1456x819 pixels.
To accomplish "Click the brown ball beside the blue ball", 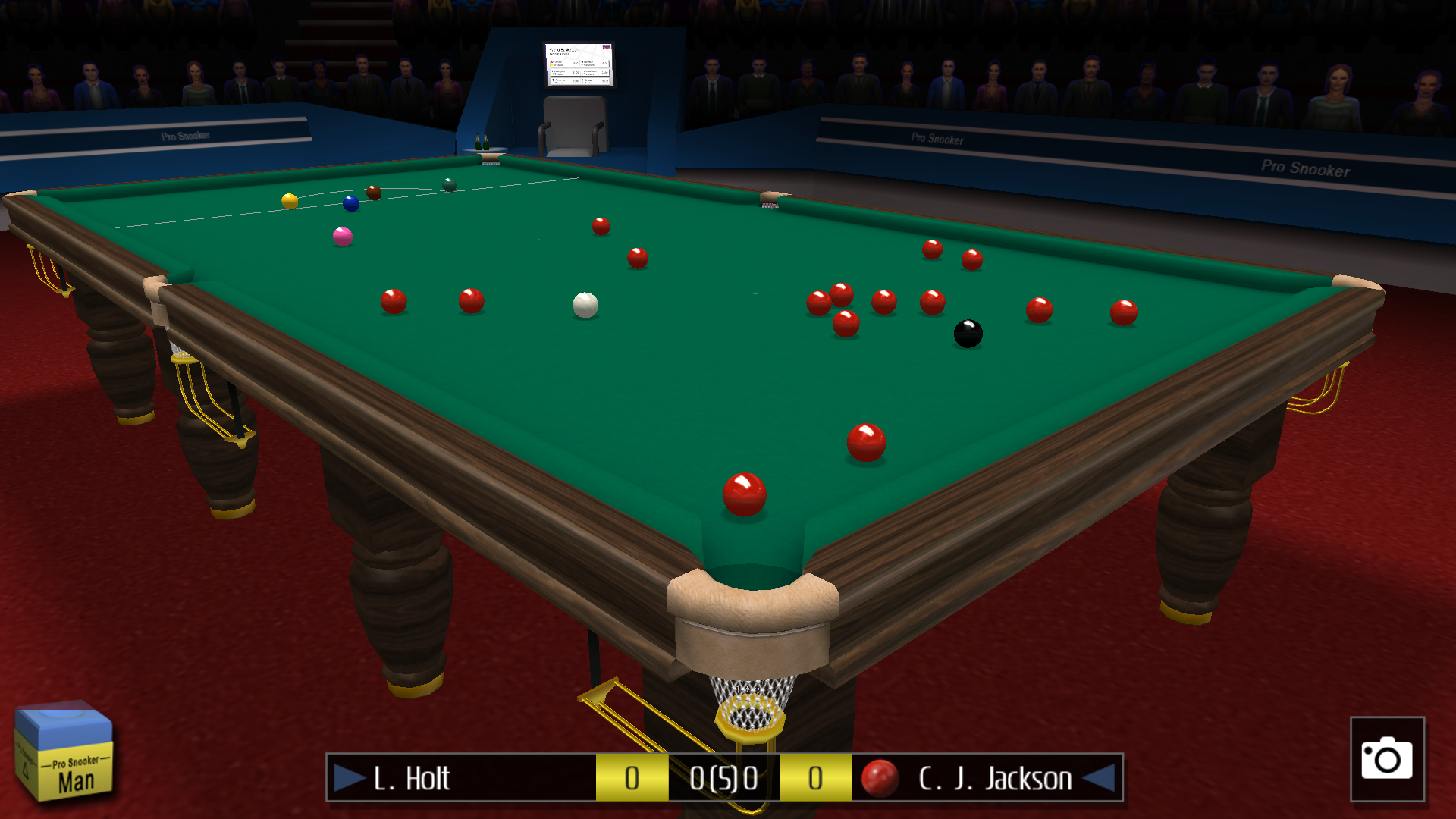I will 375,193.
